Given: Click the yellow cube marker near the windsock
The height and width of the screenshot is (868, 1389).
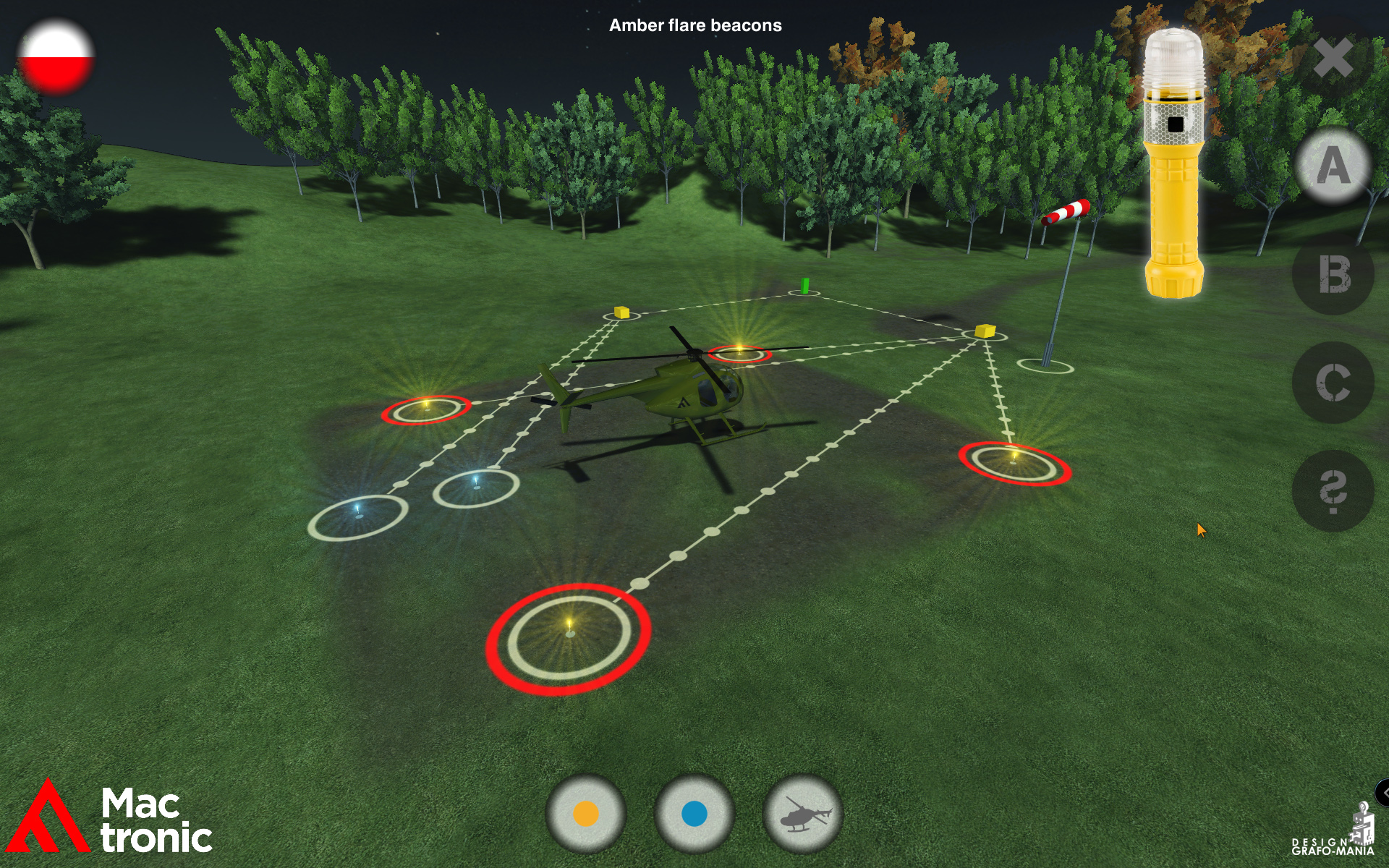Looking at the screenshot, I should coord(986,331).
